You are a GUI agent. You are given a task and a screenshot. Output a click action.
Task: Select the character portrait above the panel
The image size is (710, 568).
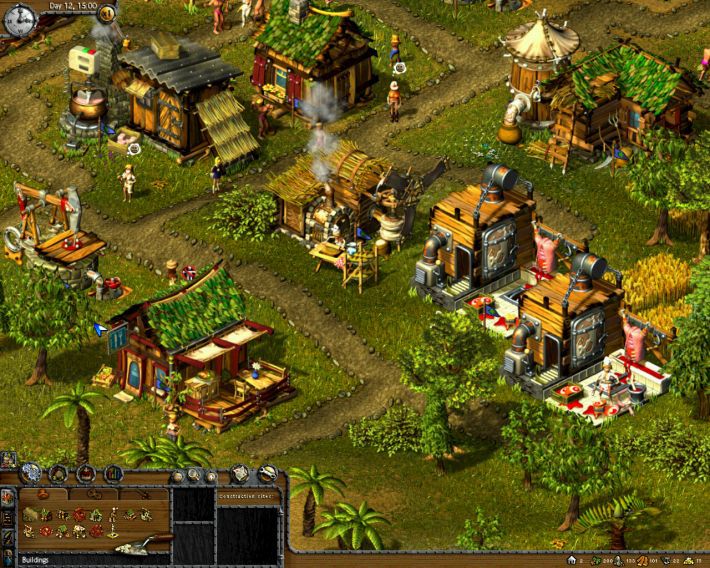click(8, 460)
